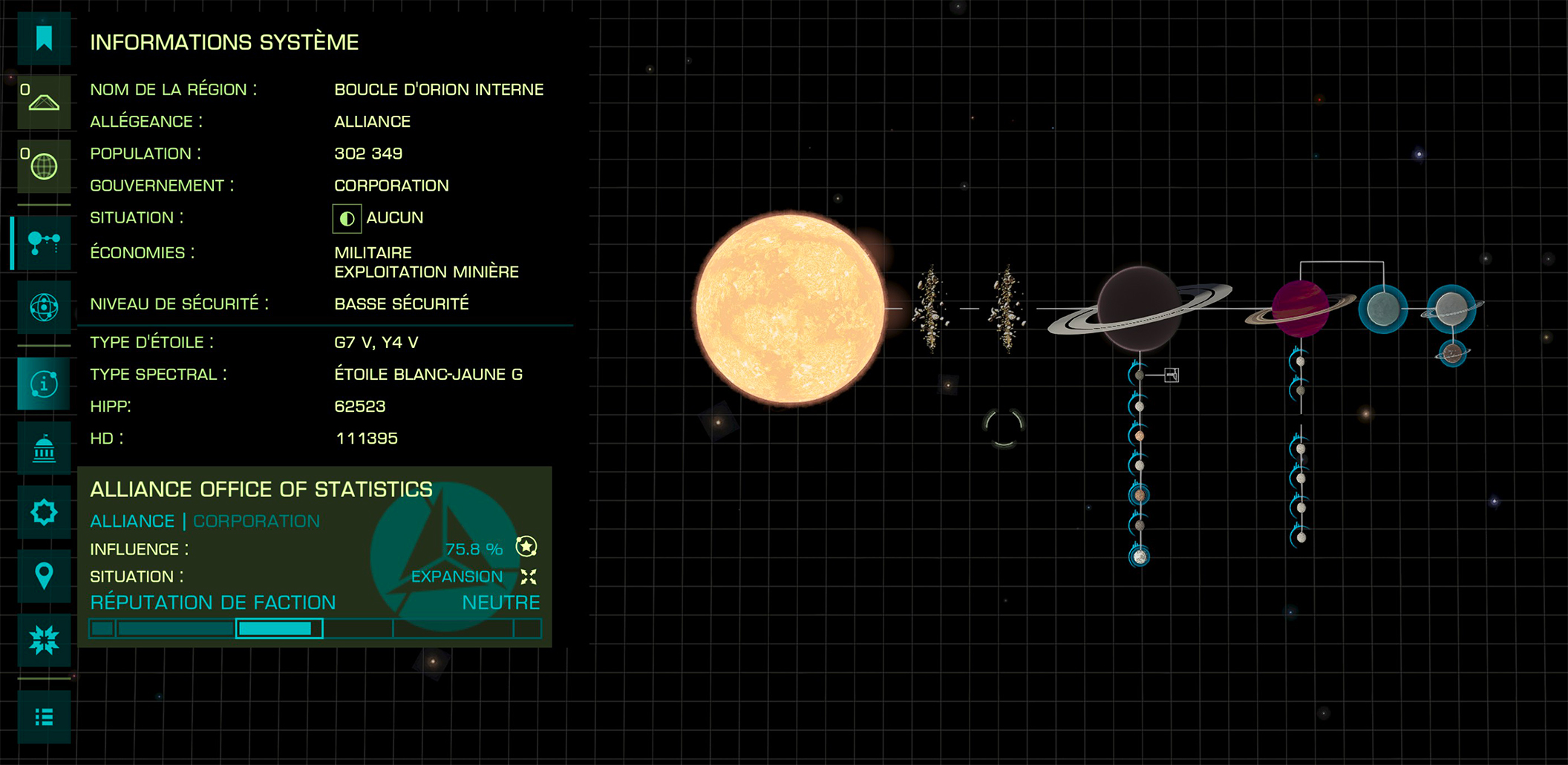Select the system map nodes tab

pos(44,243)
